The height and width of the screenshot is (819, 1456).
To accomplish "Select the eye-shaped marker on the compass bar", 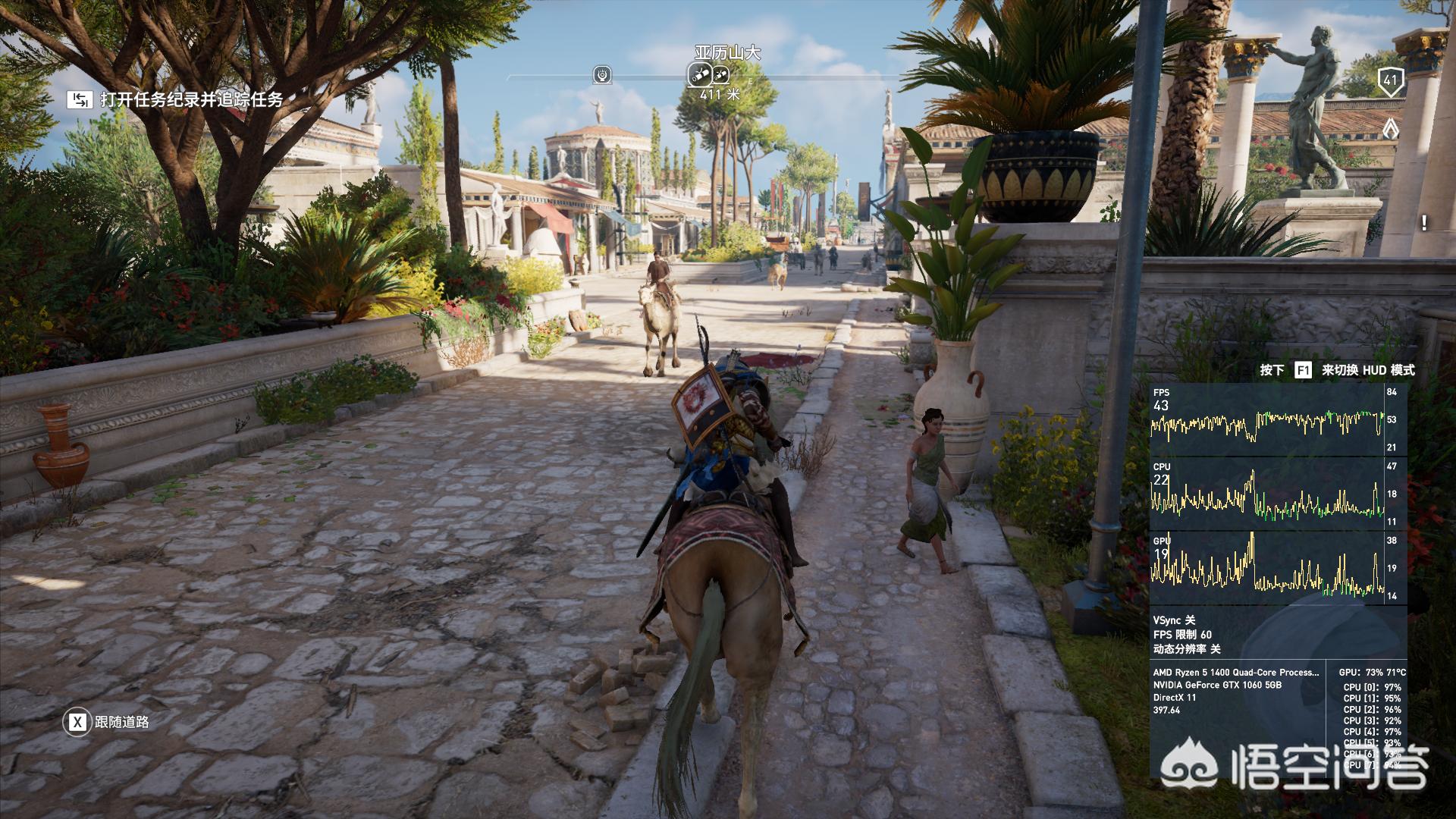I will pyautogui.click(x=603, y=74).
